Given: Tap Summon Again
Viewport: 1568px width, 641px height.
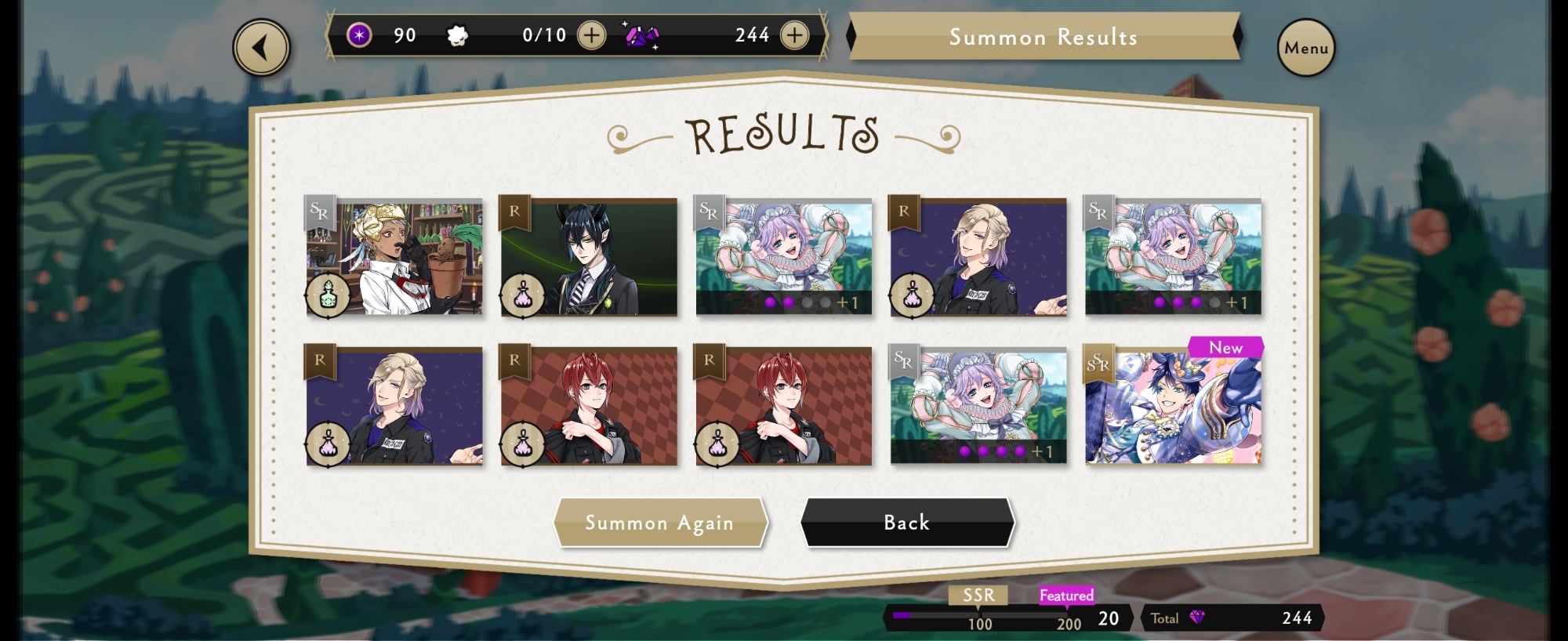Looking at the screenshot, I should coord(659,523).
